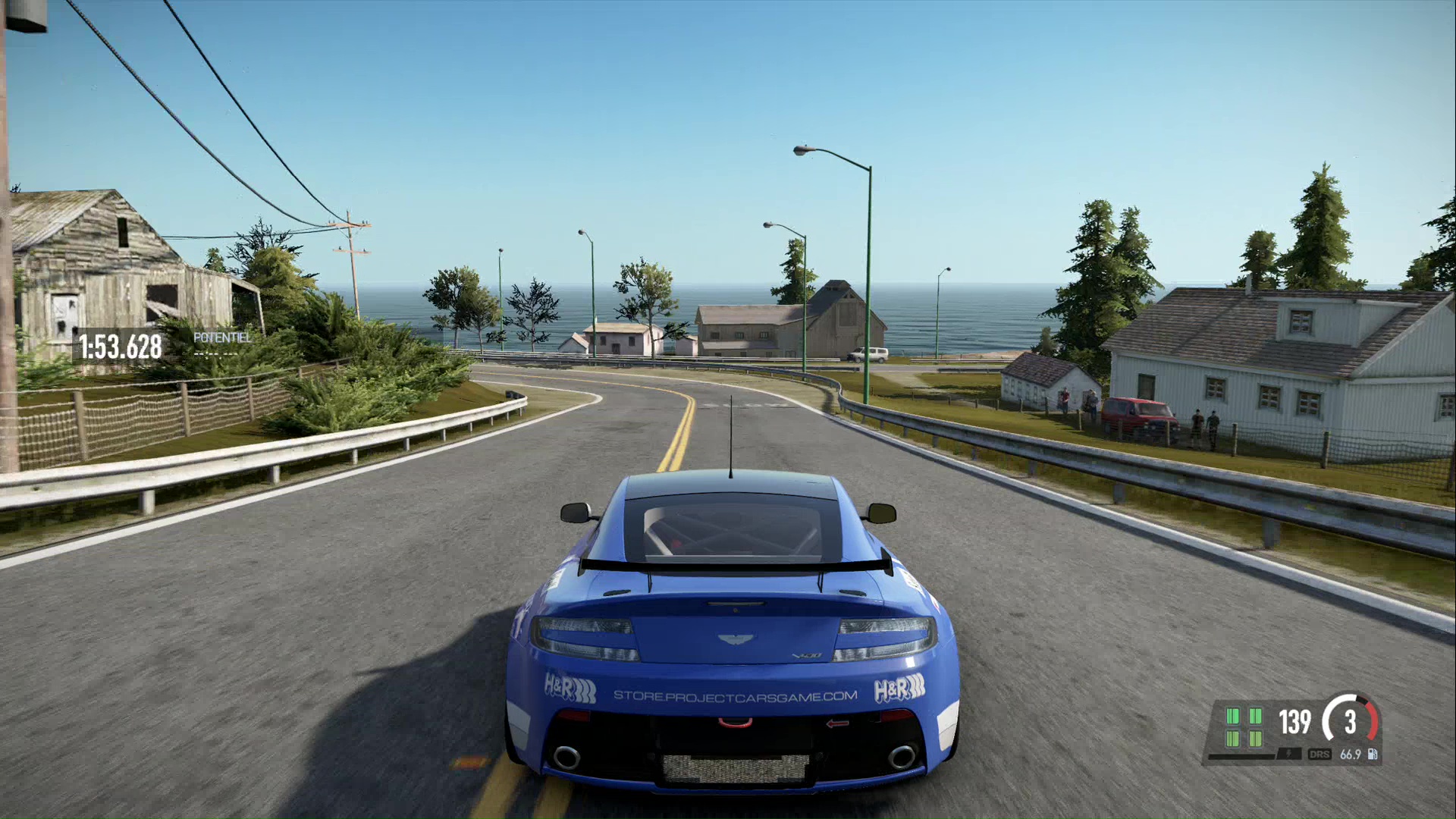This screenshot has width=1456, height=819.
Task: Click the red RPM arc around the gear
Action: [1371, 720]
